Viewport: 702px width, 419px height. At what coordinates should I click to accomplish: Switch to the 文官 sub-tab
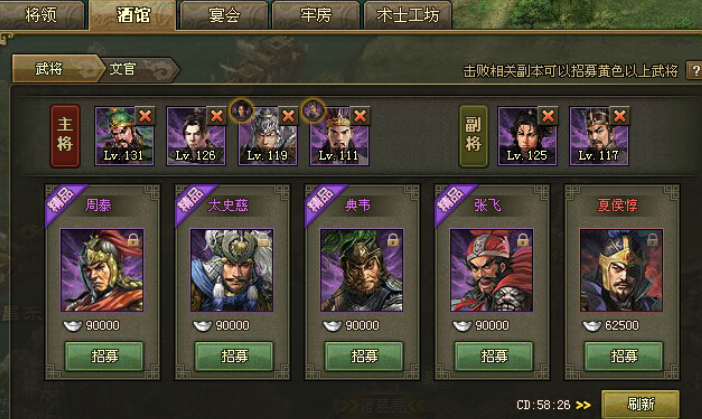pos(128,70)
